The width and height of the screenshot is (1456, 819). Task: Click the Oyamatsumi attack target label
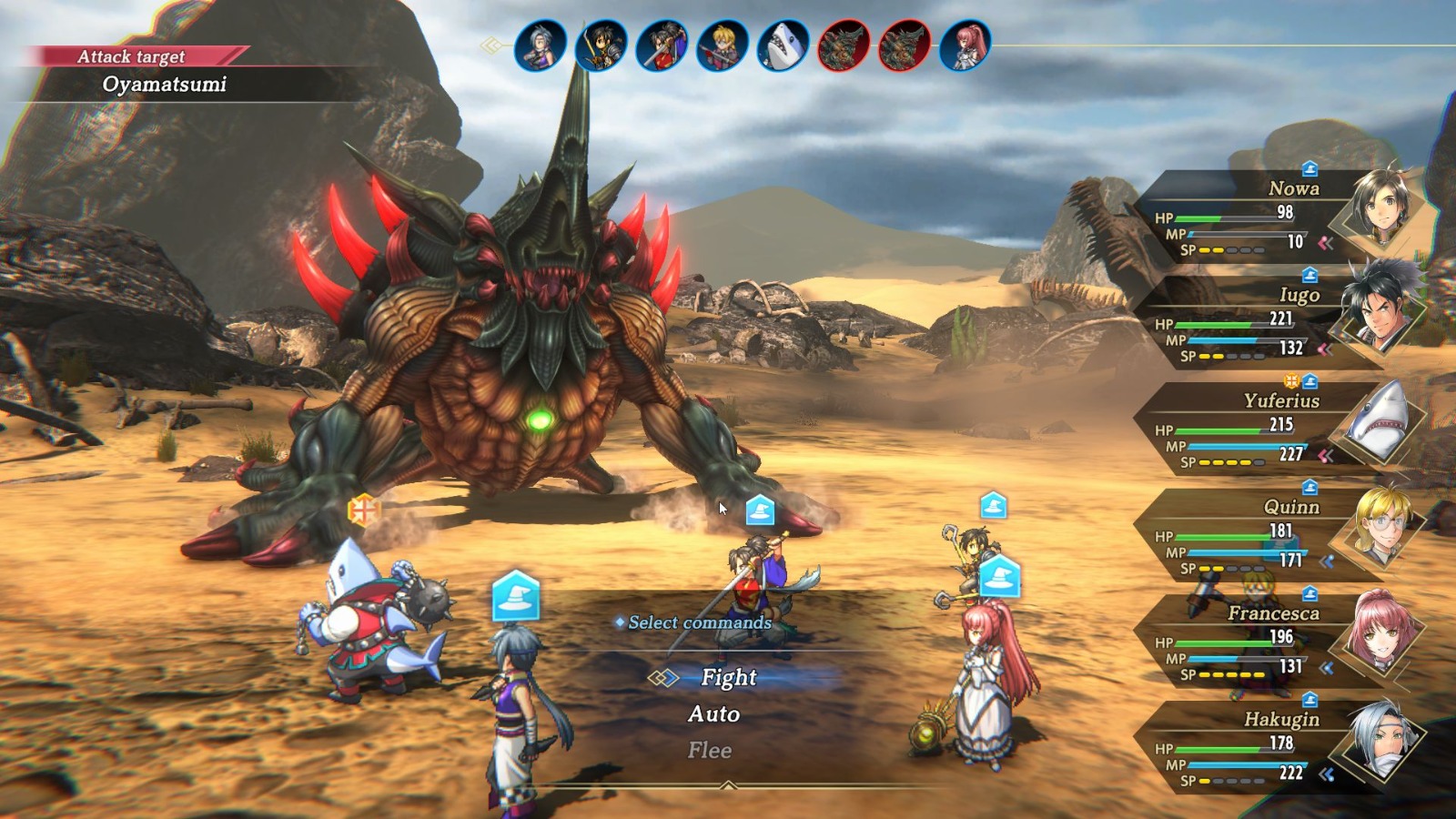pos(164,85)
